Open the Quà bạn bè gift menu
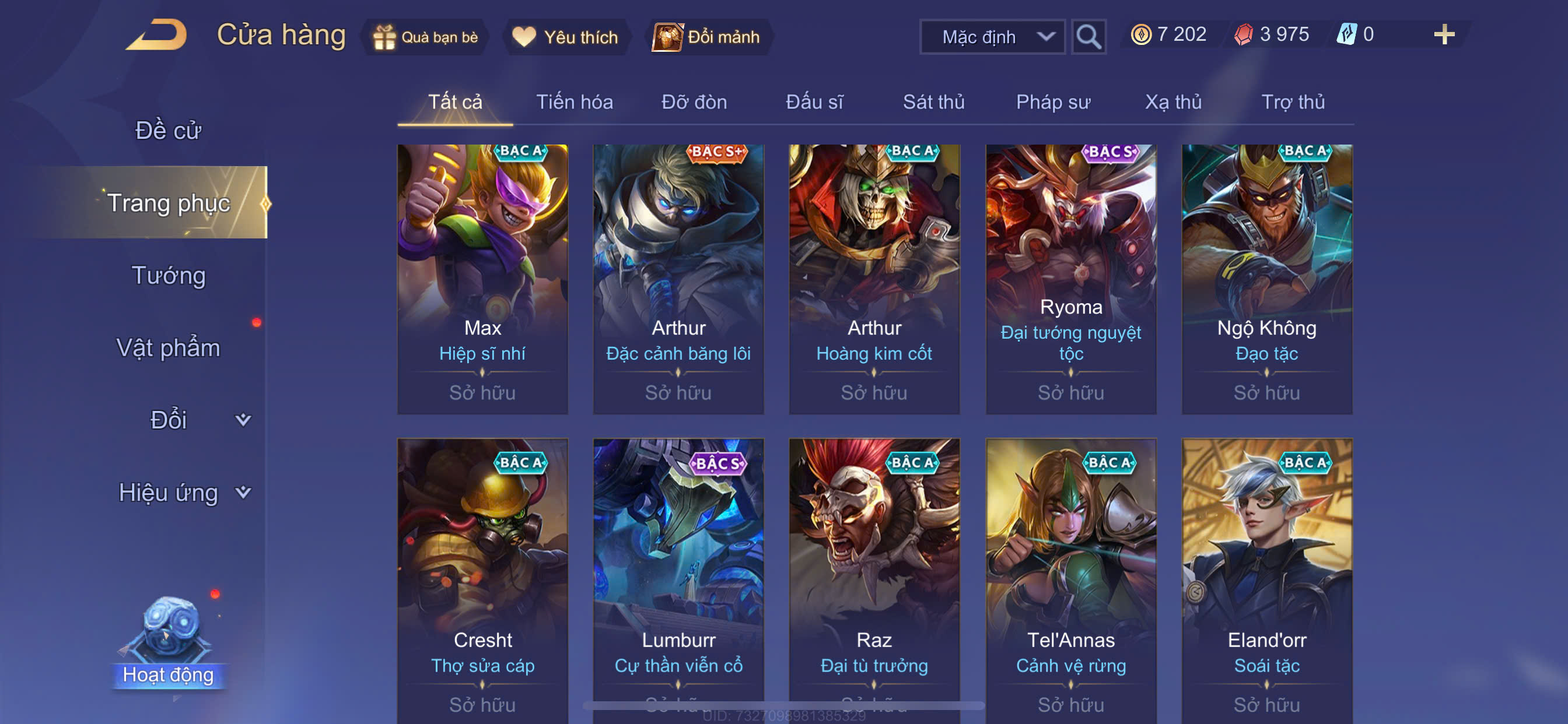The image size is (1568, 724). click(426, 37)
